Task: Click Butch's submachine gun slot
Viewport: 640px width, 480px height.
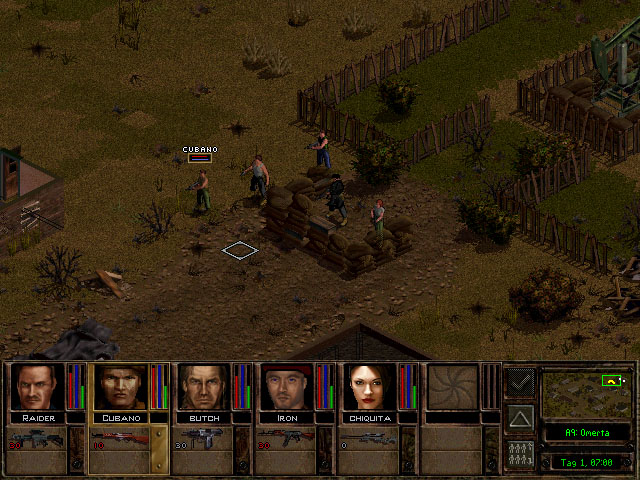Action: pos(204,438)
